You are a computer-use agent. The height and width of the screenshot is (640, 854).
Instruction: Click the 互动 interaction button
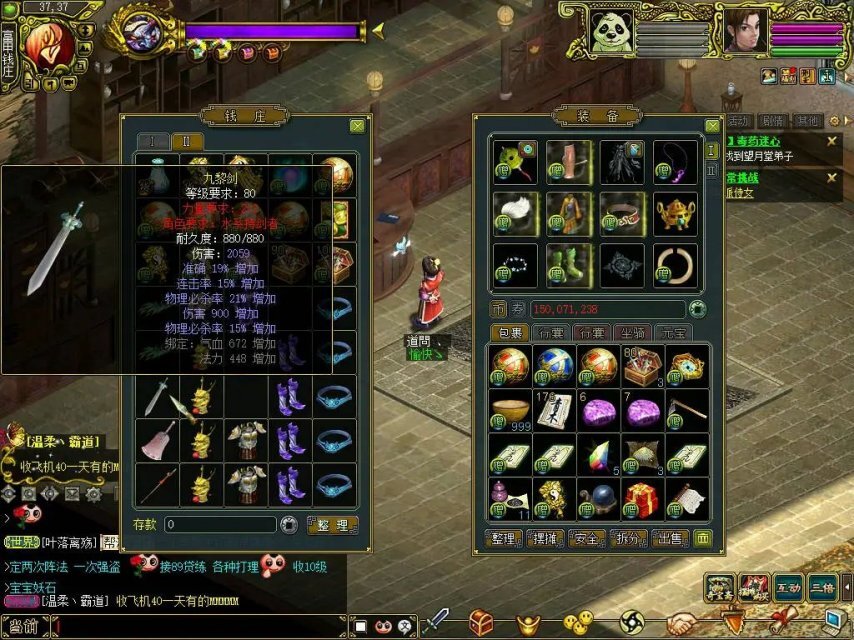click(789, 587)
